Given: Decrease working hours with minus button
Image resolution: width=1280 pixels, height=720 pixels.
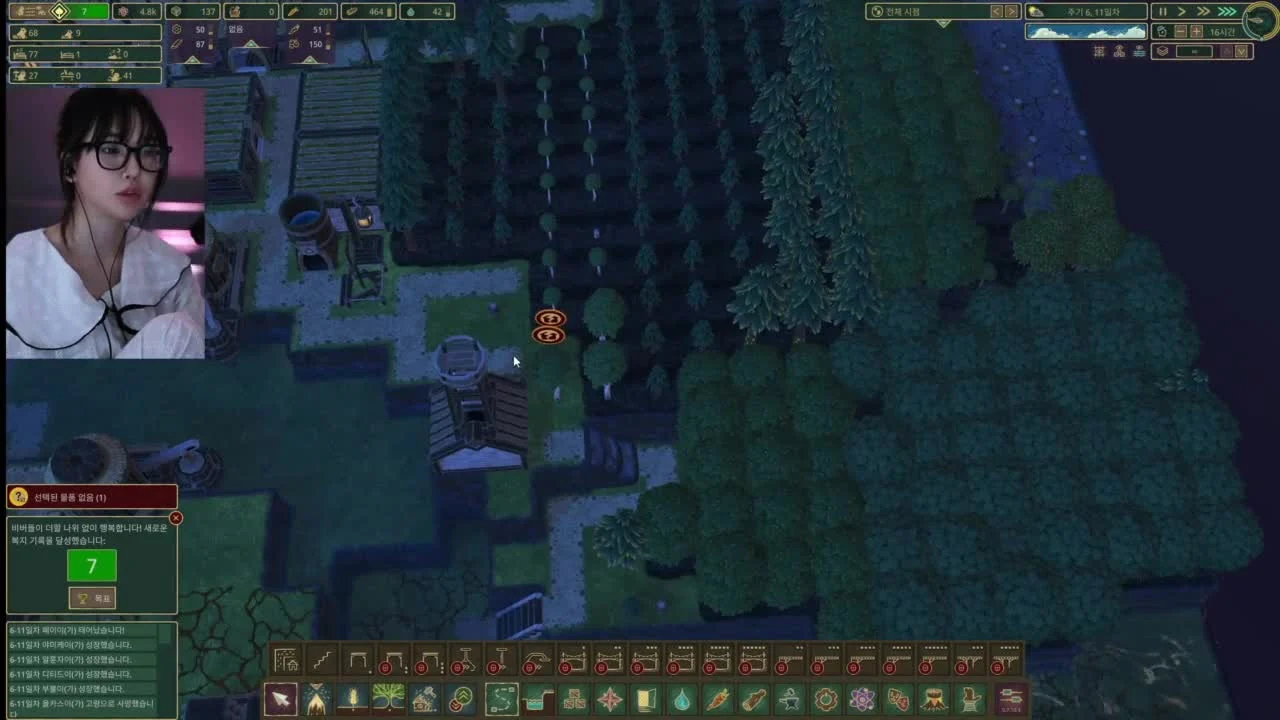Looking at the screenshot, I should click(1180, 32).
